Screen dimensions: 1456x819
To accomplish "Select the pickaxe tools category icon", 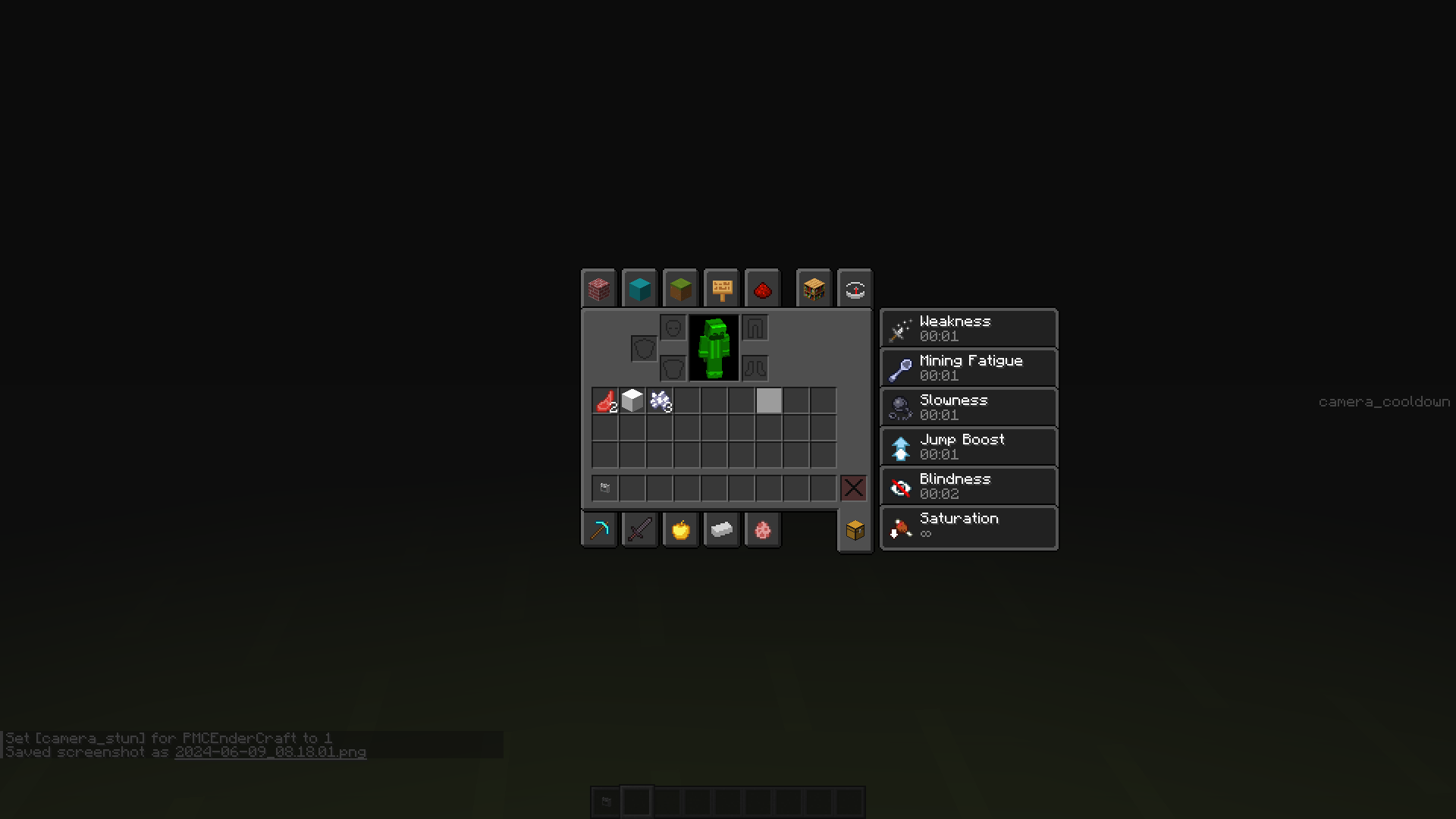I will 599,529.
